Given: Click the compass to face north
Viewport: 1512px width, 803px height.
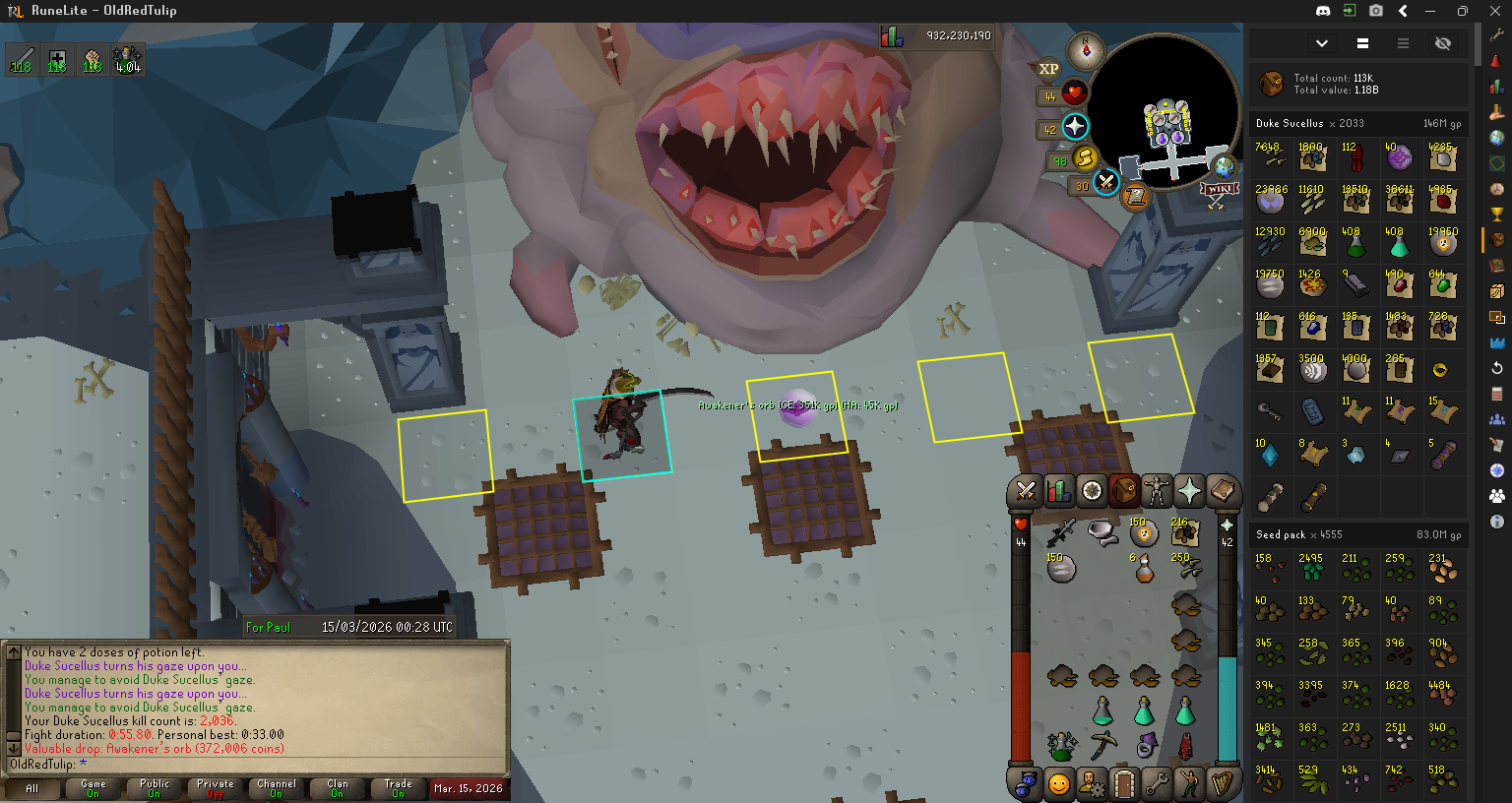Looking at the screenshot, I should coord(1086,51).
